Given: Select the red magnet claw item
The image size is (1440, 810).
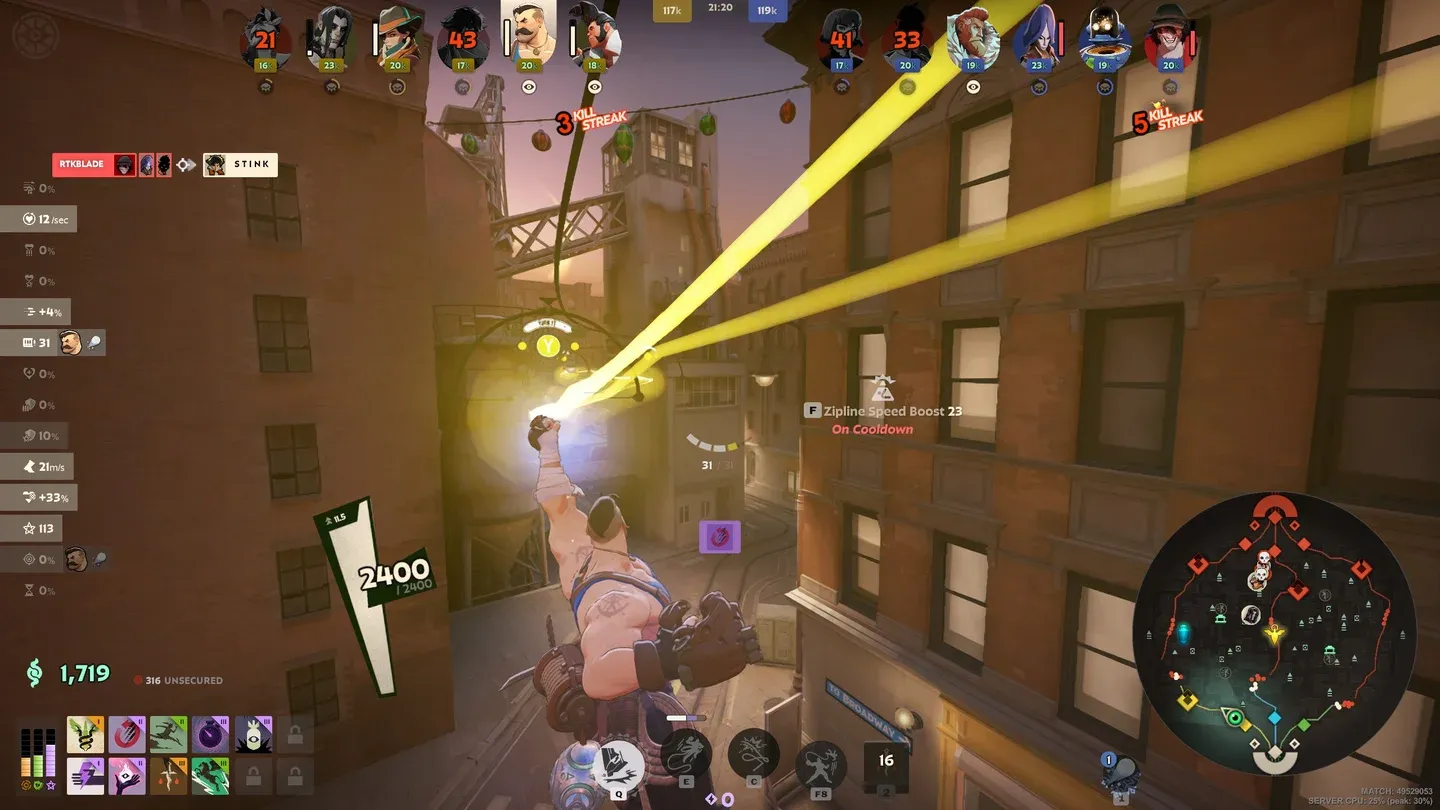Looking at the screenshot, I should [x=127, y=734].
